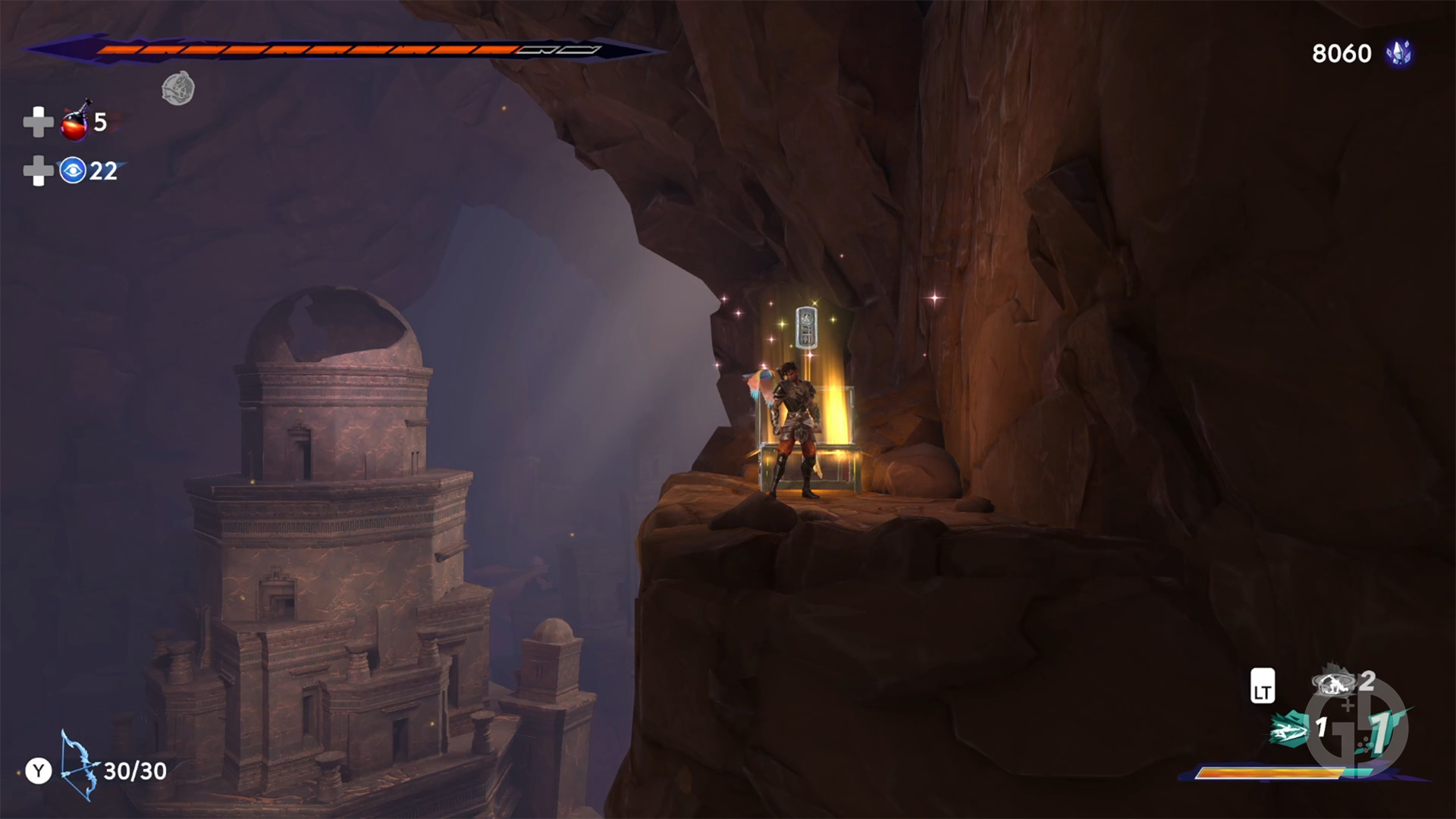Click the grey medallion objective icon
The height and width of the screenshot is (819, 1456).
(178, 89)
